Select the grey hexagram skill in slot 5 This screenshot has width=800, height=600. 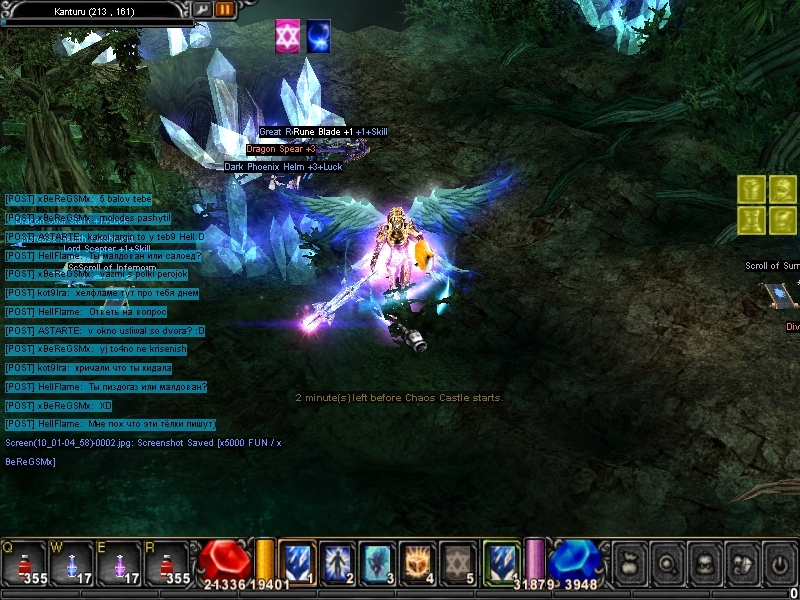click(456, 562)
